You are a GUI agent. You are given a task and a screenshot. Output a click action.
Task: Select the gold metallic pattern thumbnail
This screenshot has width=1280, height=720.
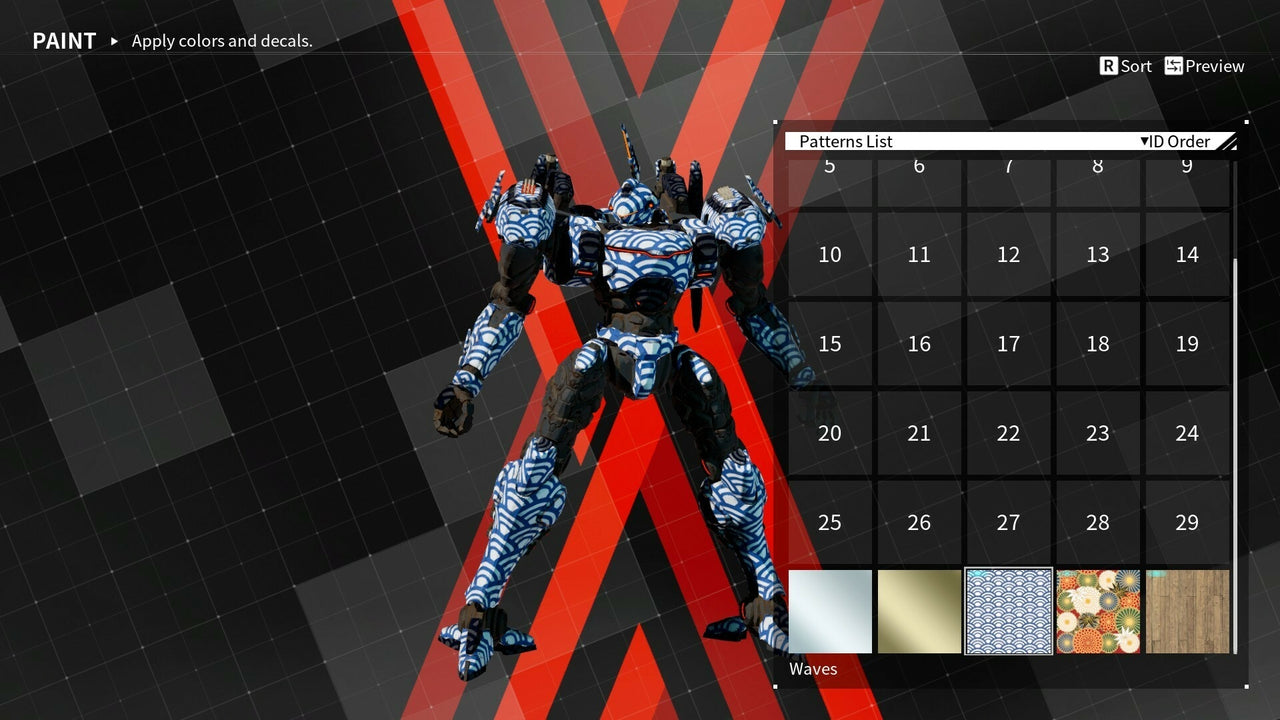(919, 611)
